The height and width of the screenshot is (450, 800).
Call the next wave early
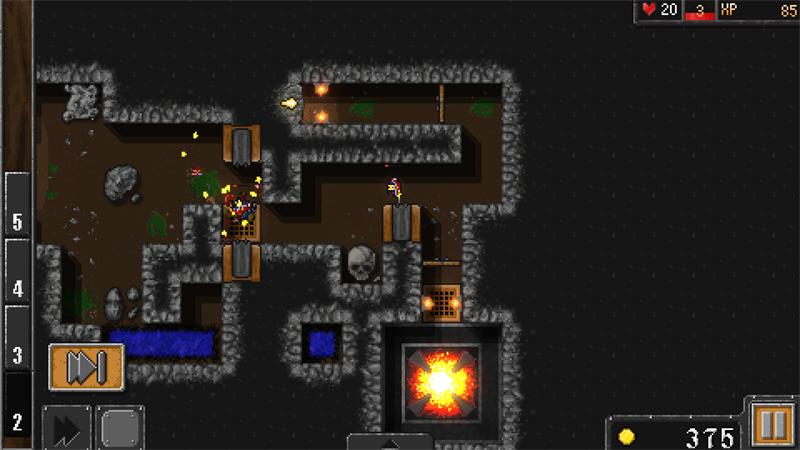[x=86, y=367]
